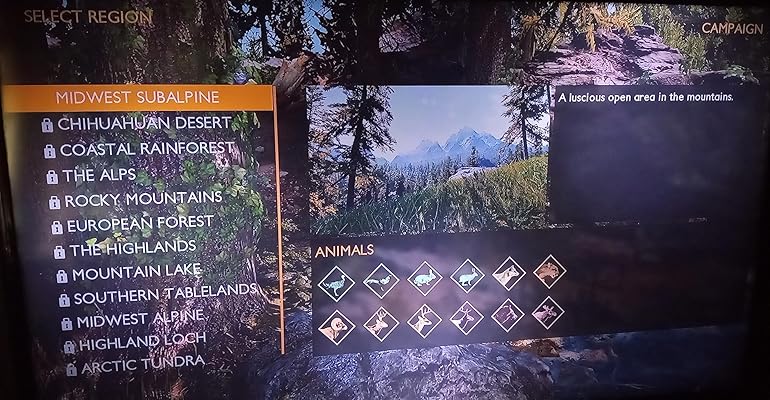Choose the locked Chihuahuan Desert region
The width and height of the screenshot is (770, 400).
click(145, 123)
